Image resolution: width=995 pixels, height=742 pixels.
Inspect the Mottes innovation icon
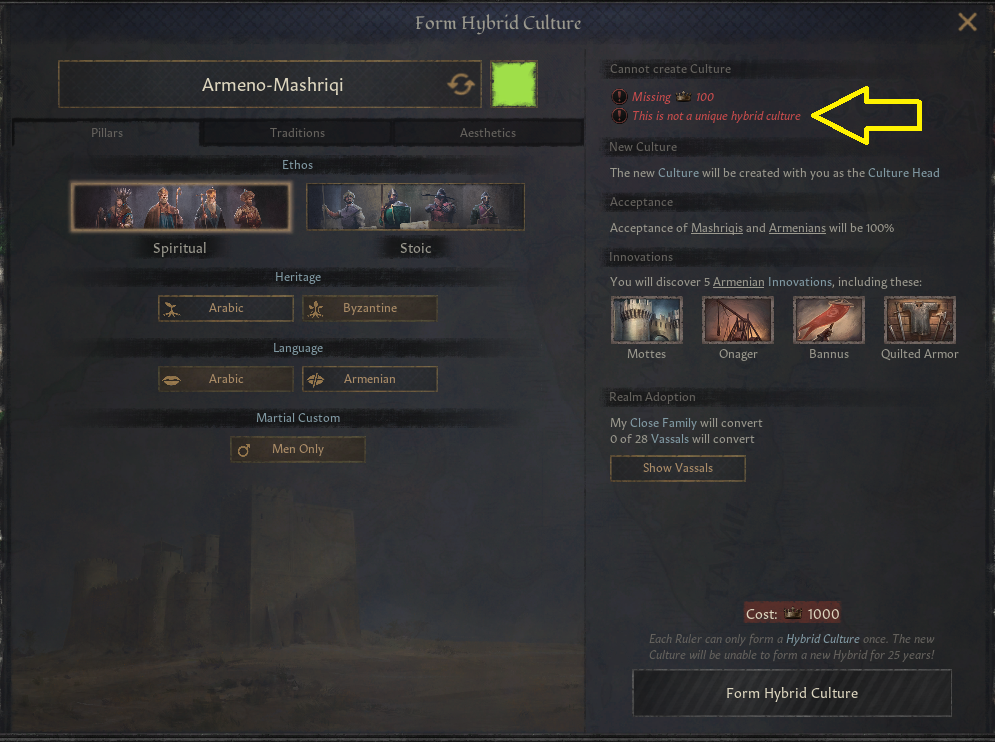click(x=647, y=320)
